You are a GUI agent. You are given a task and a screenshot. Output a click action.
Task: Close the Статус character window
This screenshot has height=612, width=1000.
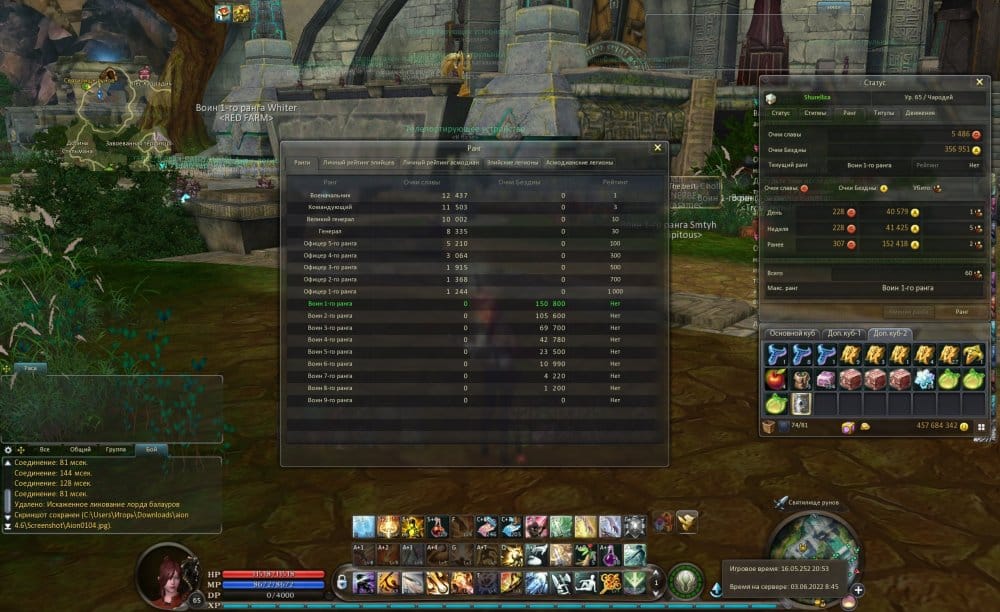point(979,82)
